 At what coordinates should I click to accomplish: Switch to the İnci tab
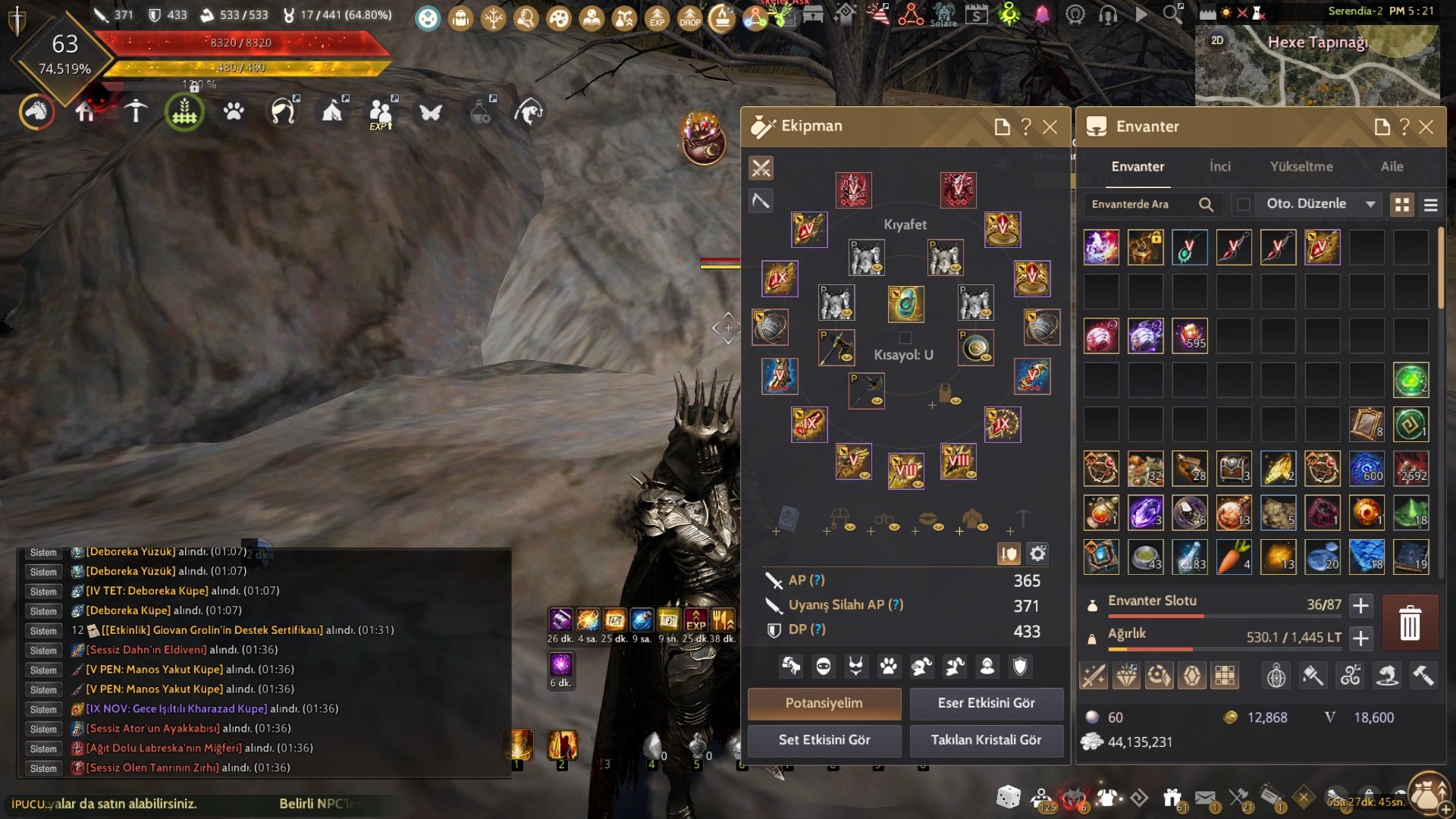click(x=1219, y=167)
